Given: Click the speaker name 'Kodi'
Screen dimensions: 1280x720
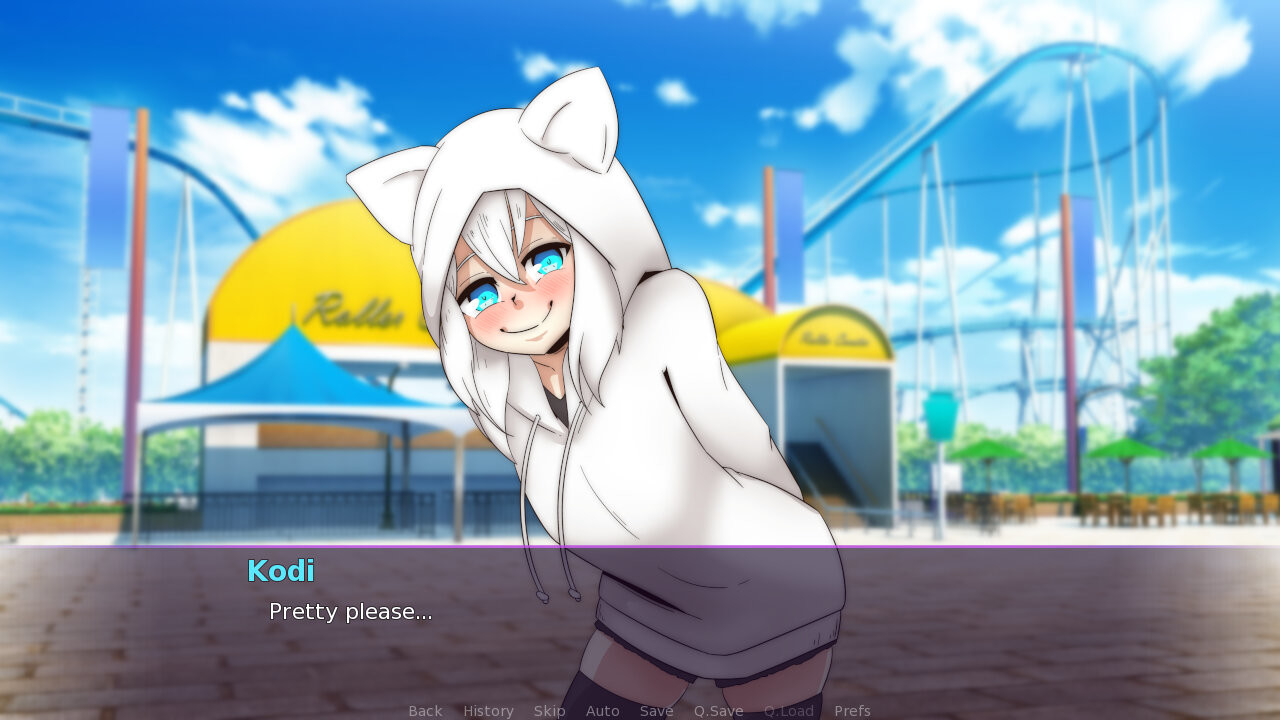Looking at the screenshot, I should [281, 571].
